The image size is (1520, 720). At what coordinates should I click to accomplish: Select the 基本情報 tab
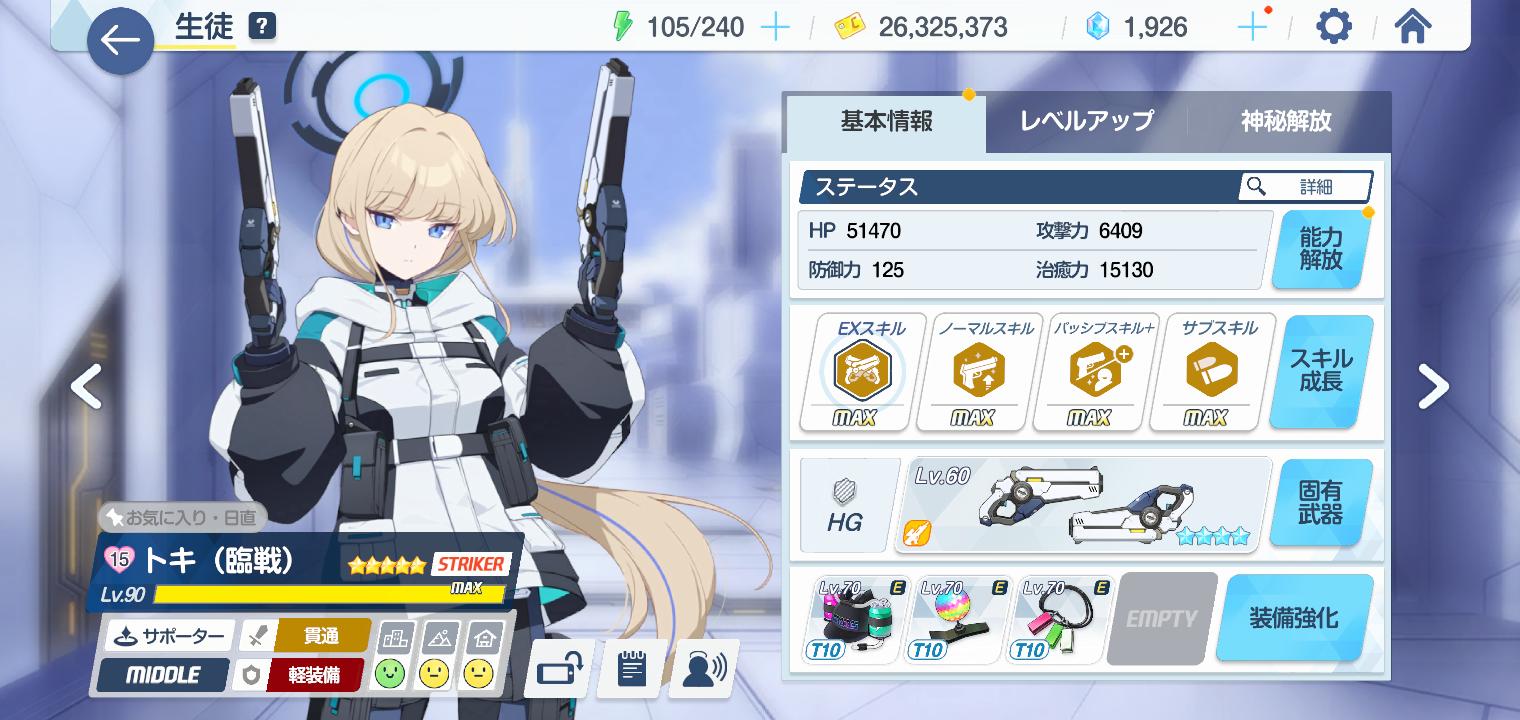[886, 122]
